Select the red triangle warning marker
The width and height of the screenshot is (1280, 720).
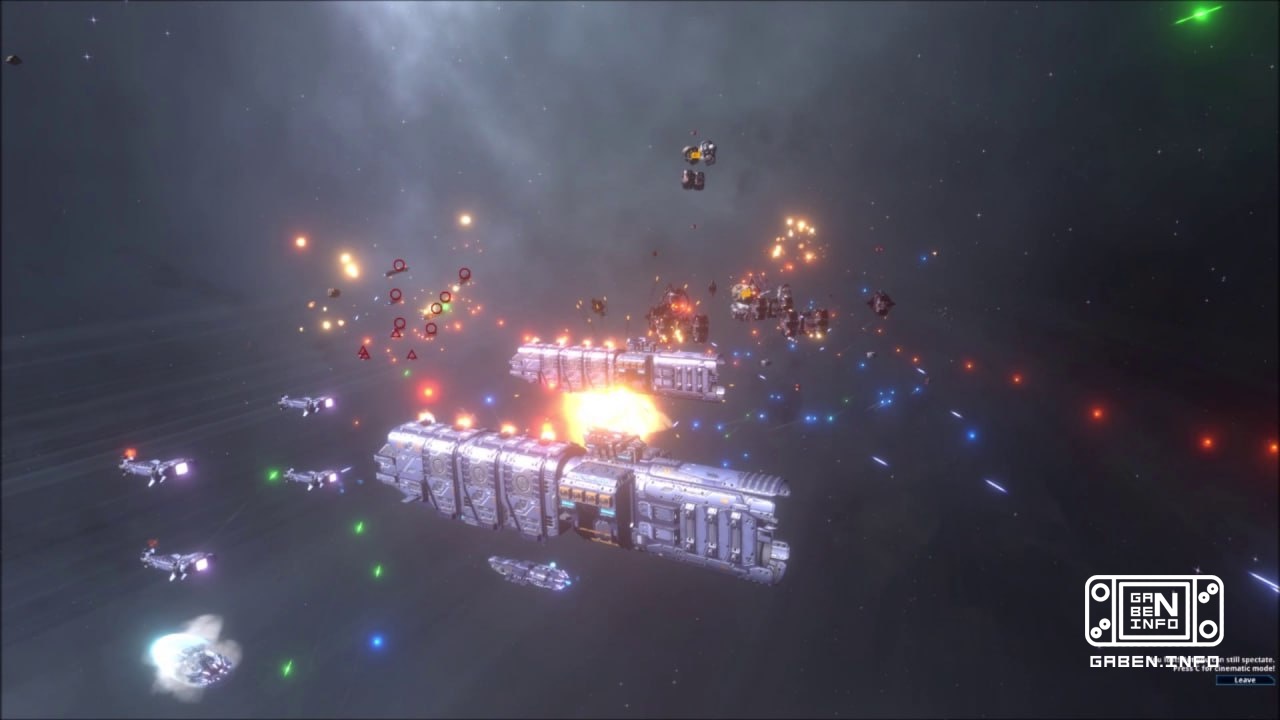click(x=397, y=333)
